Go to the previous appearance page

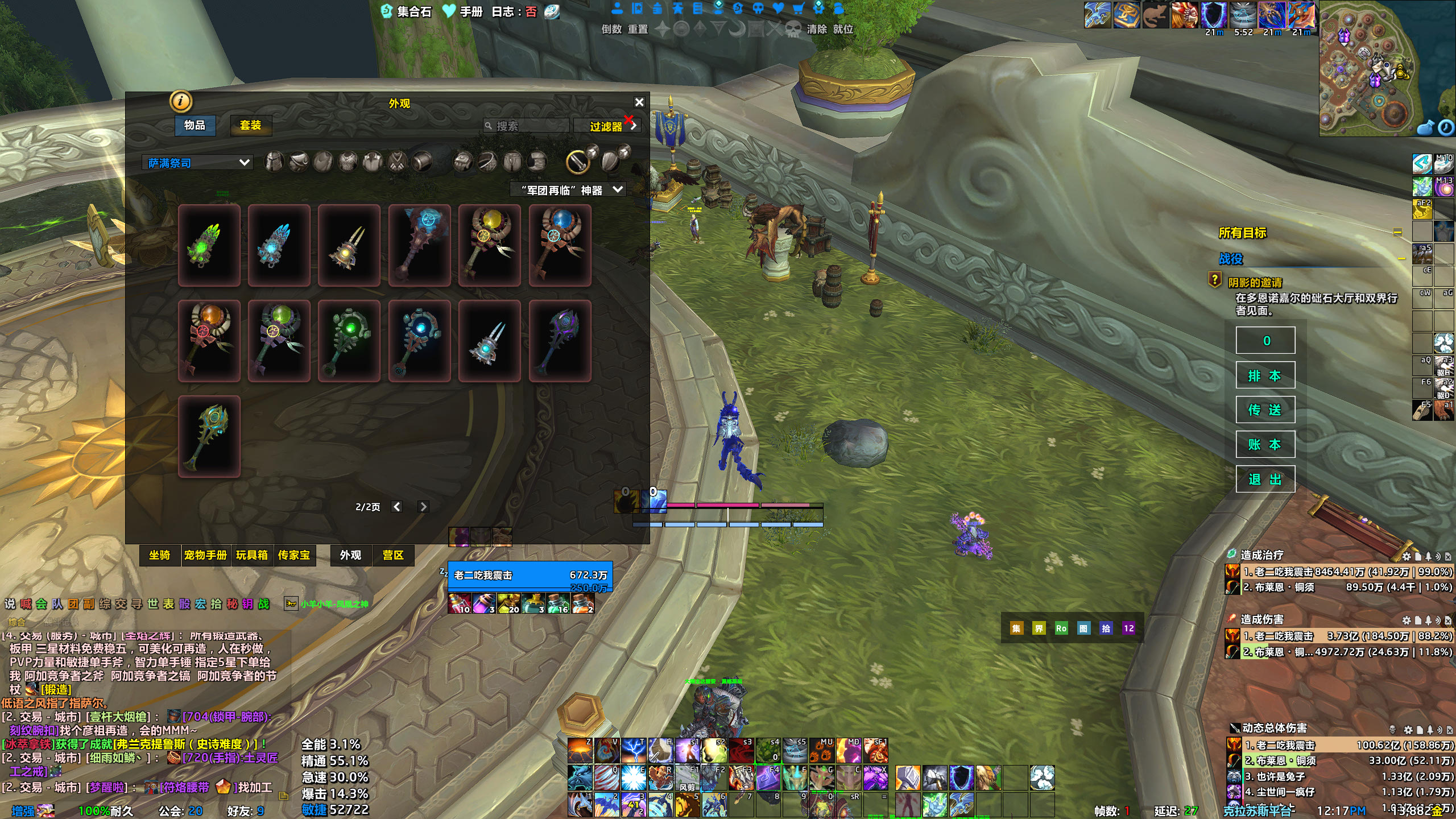pos(397,507)
